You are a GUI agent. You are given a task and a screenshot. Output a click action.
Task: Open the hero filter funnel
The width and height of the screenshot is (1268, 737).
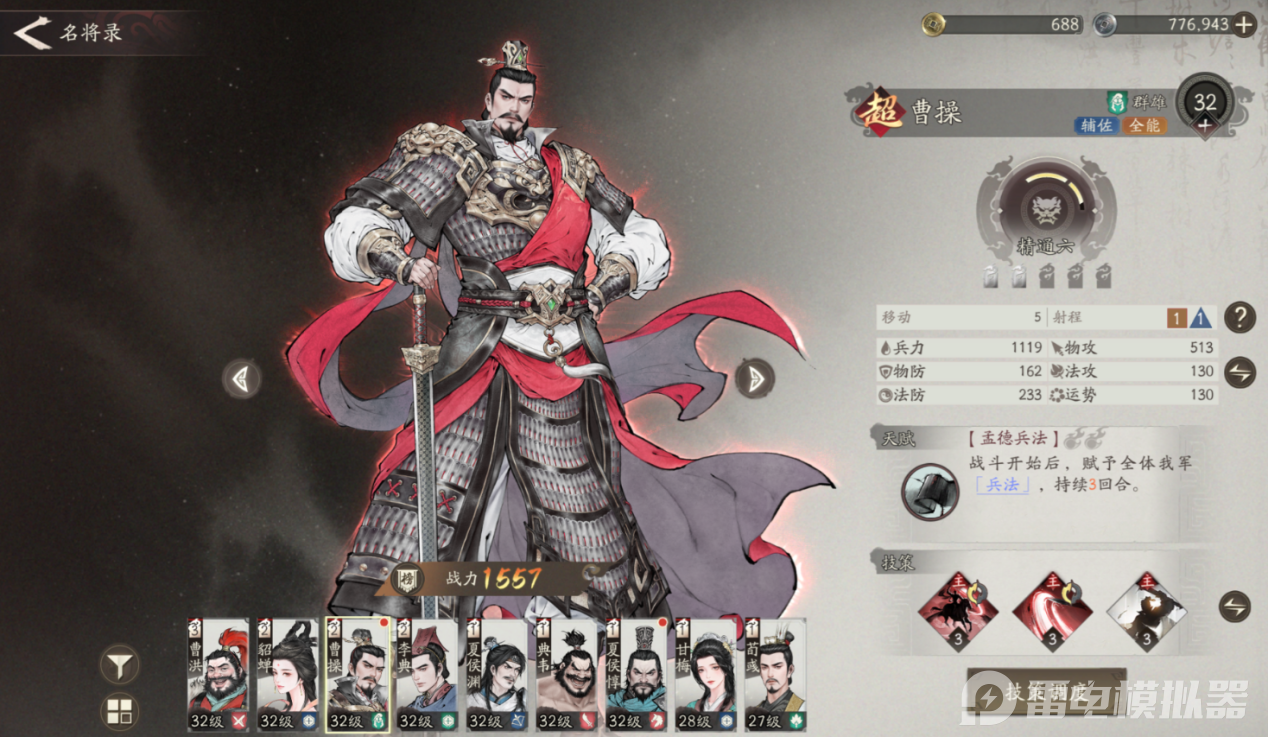[x=120, y=663]
